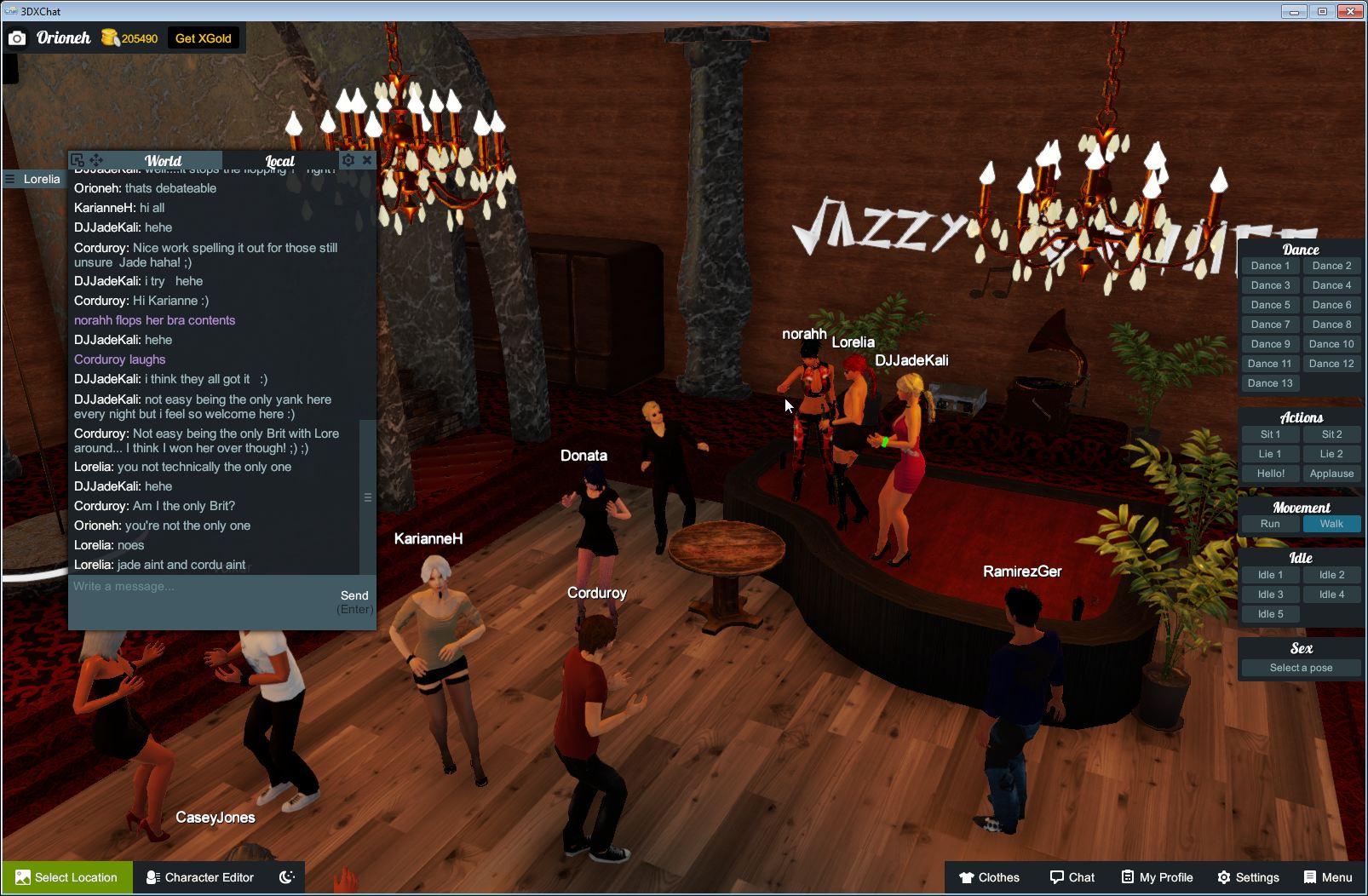Open Select a pose under Sex
Viewport: 1368px width, 896px height.
[1301, 668]
